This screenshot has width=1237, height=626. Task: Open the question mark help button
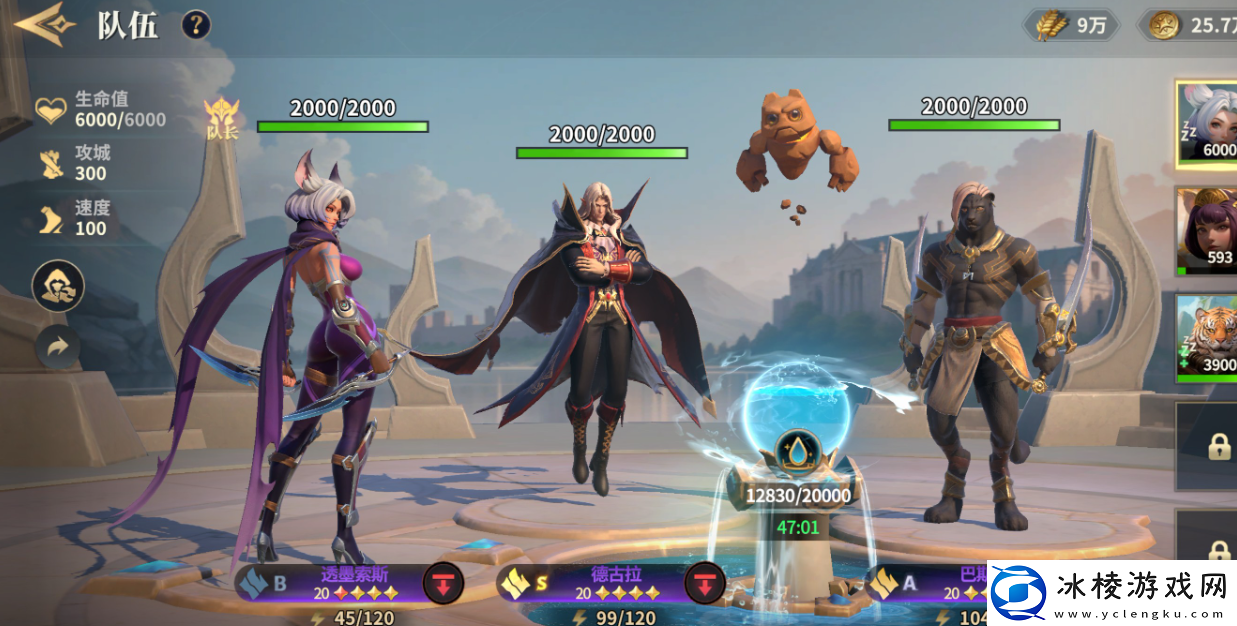pyautogui.click(x=196, y=24)
